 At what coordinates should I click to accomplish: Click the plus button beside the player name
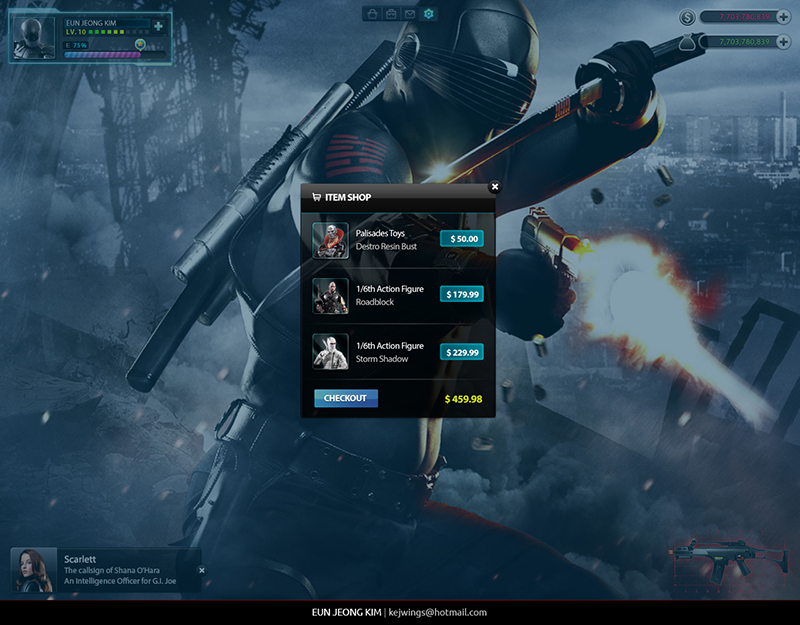pyautogui.click(x=157, y=24)
